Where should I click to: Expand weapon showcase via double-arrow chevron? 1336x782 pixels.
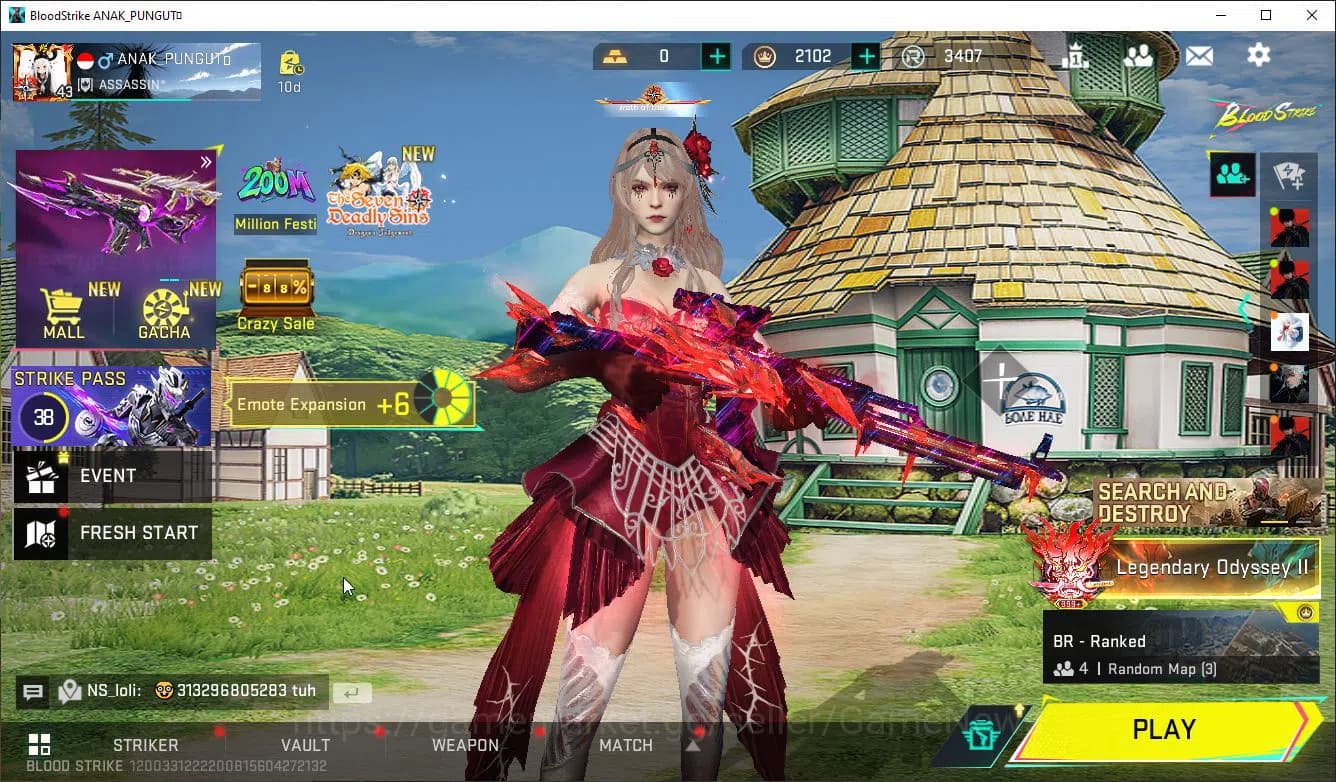pyautogui.click(x=206, y=160)
